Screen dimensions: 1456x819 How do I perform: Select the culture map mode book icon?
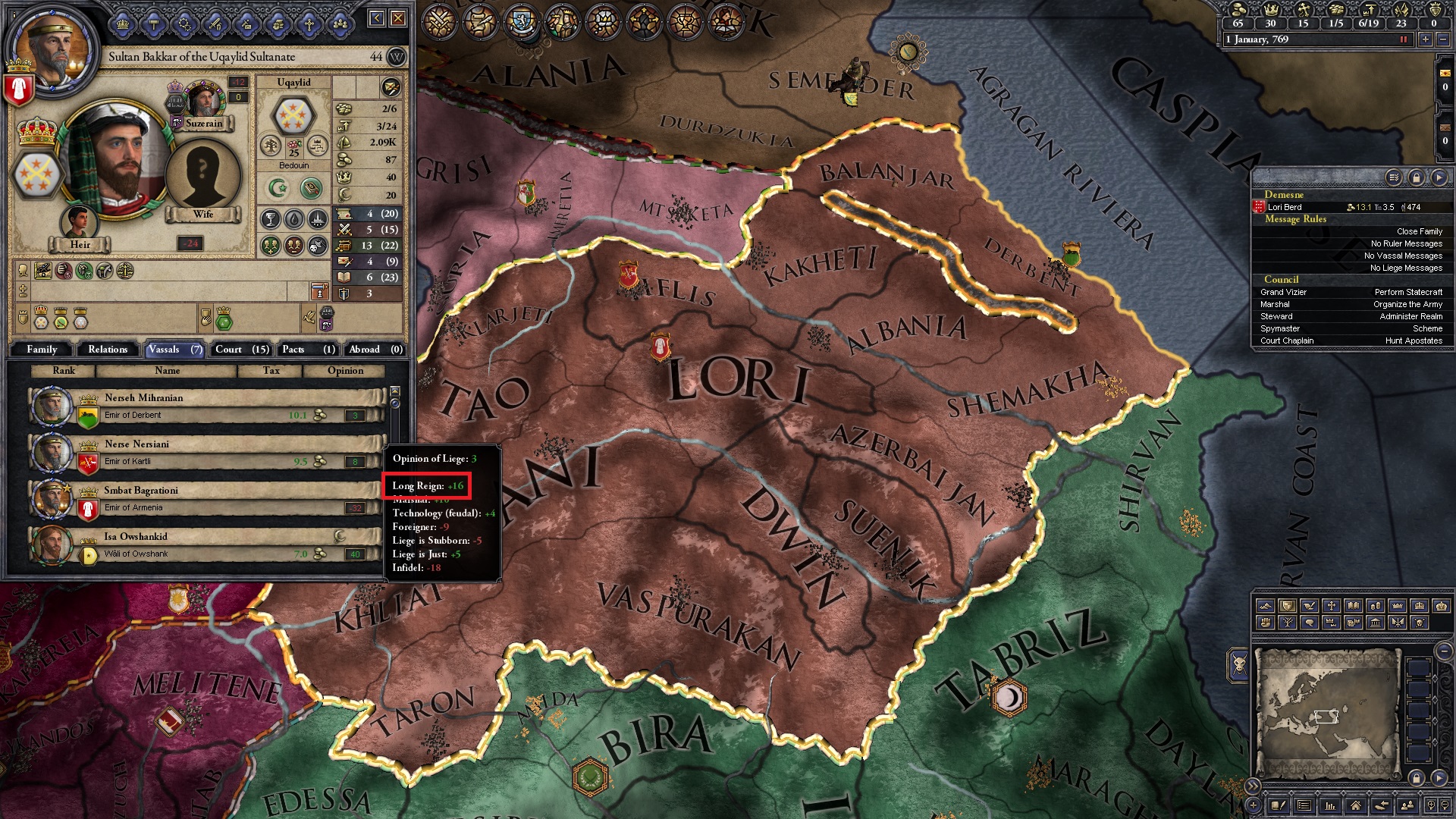click(1354, 606)
